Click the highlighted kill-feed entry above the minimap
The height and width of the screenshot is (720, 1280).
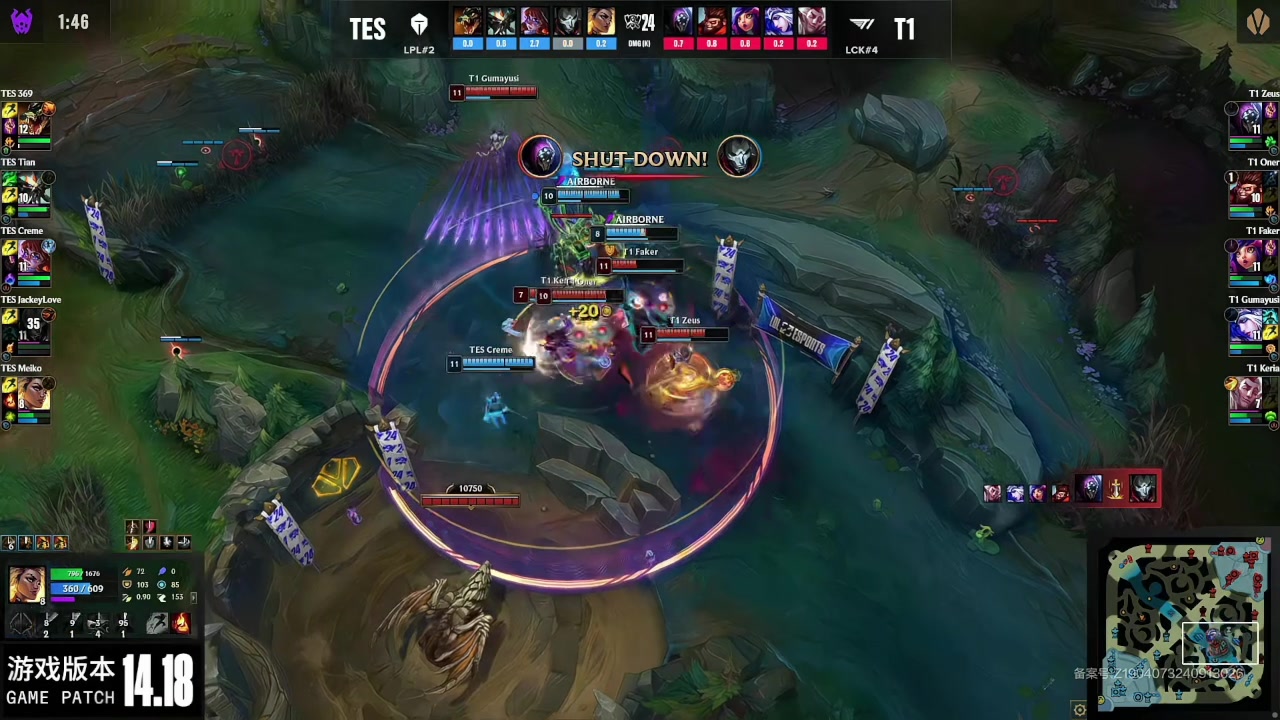click(x=1116, y=489)
